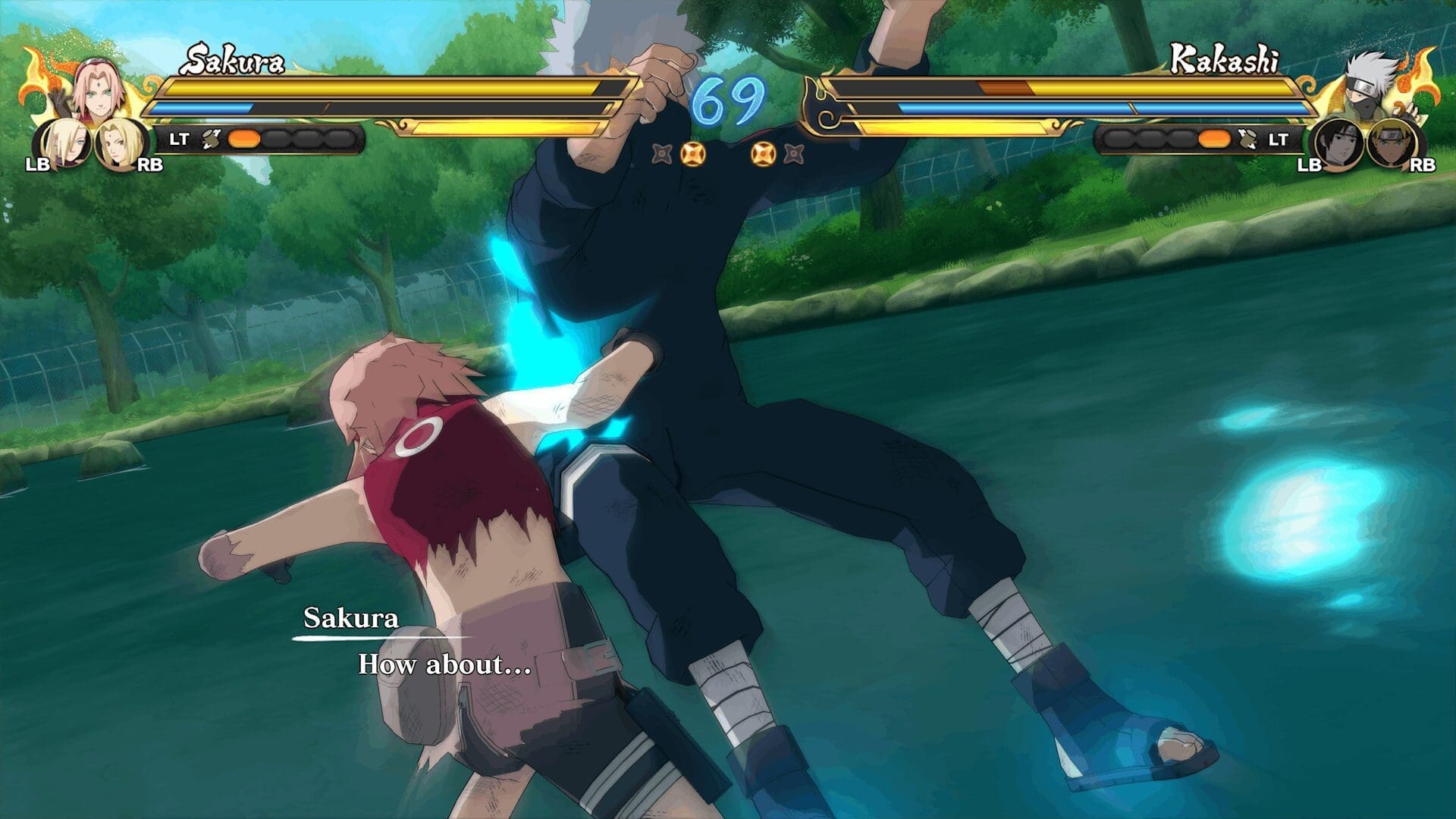Click the dark four-point shuriken icon left of it
1456x819 pixels.
point(661,155)
